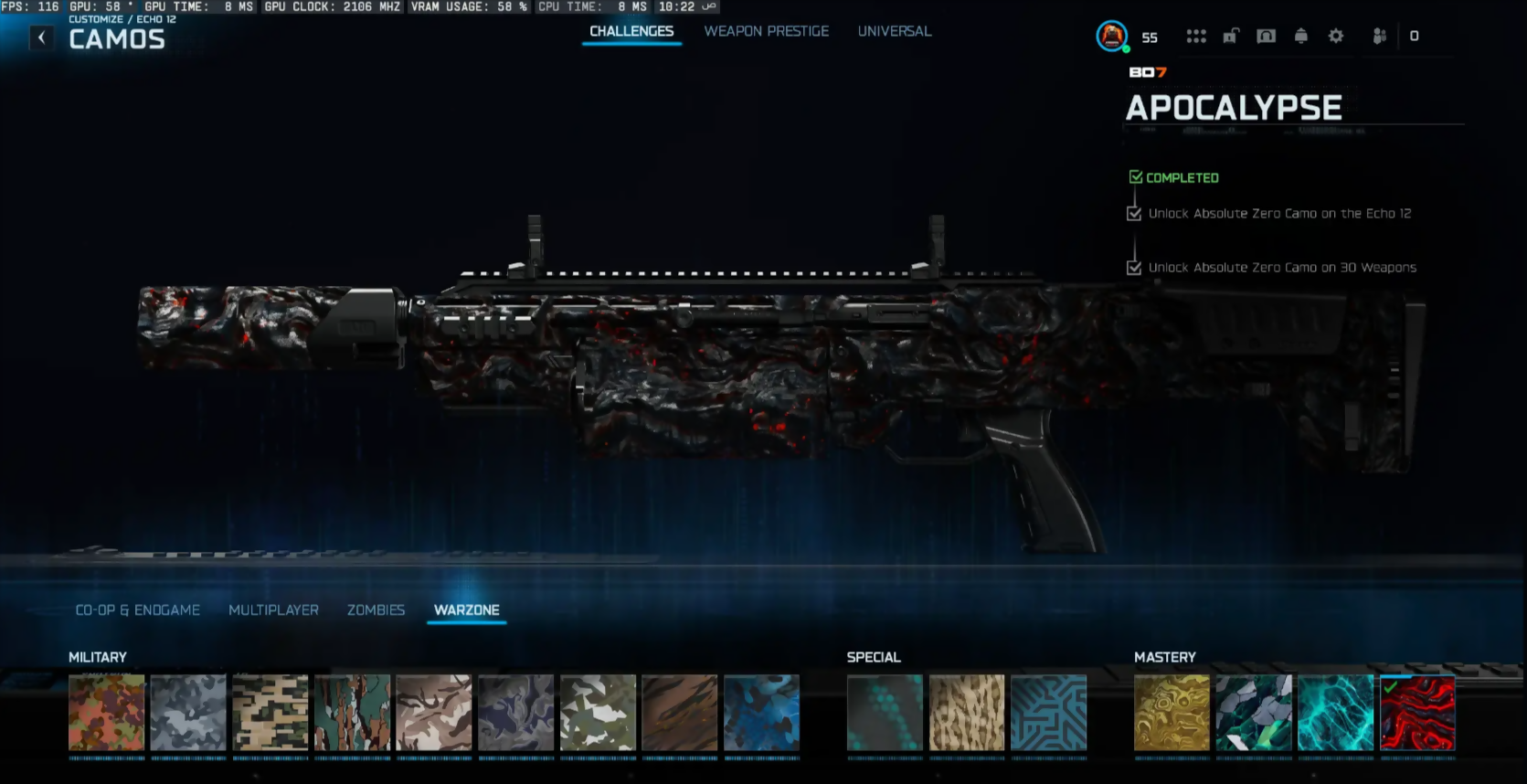Select the red Apocalypse mastery camo
This screenshot has height=784, width=1527.
pos(1417,713)
